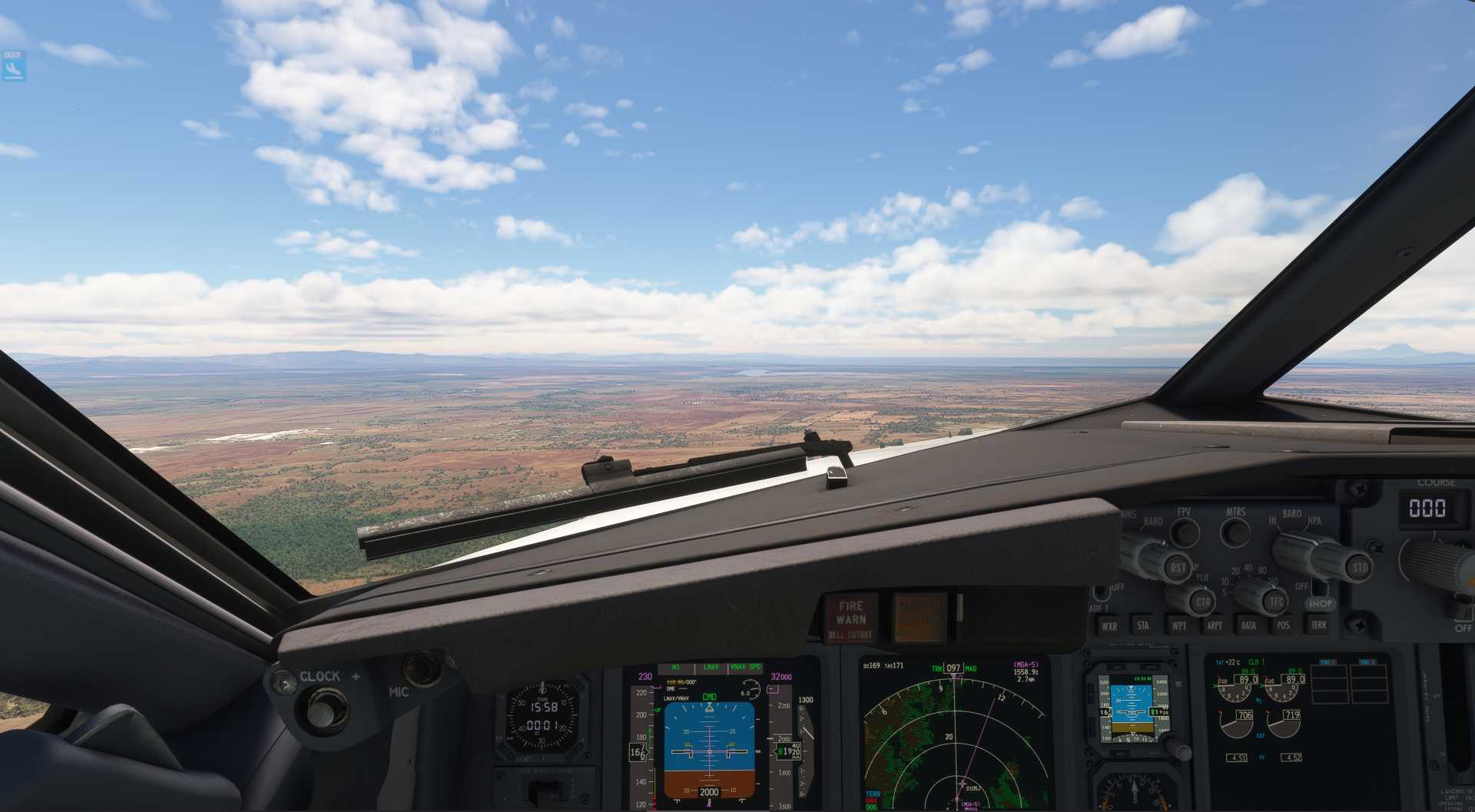Open the Gees landing overlay icon

tap(13, 66)
